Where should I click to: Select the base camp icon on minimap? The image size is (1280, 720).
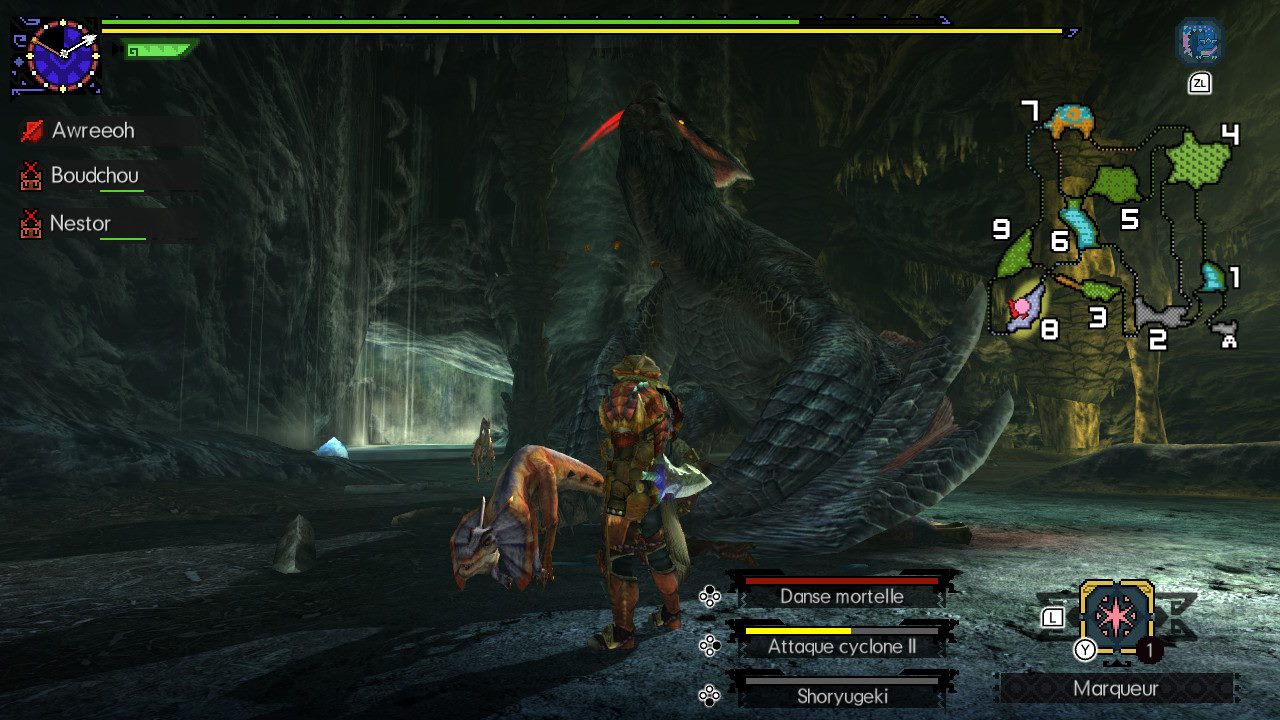click(1226, 333)
